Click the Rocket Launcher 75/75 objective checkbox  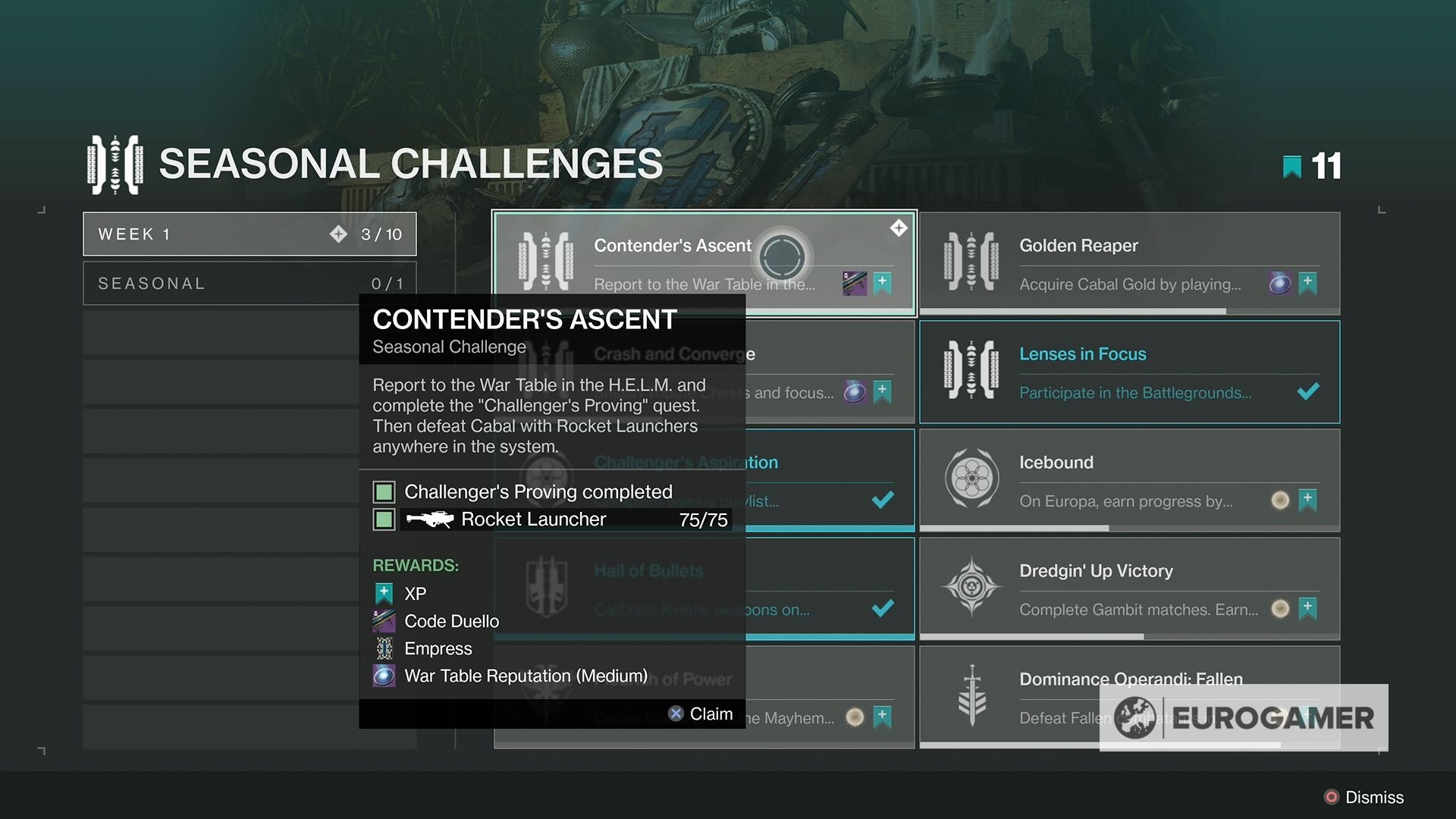point(384,519)
